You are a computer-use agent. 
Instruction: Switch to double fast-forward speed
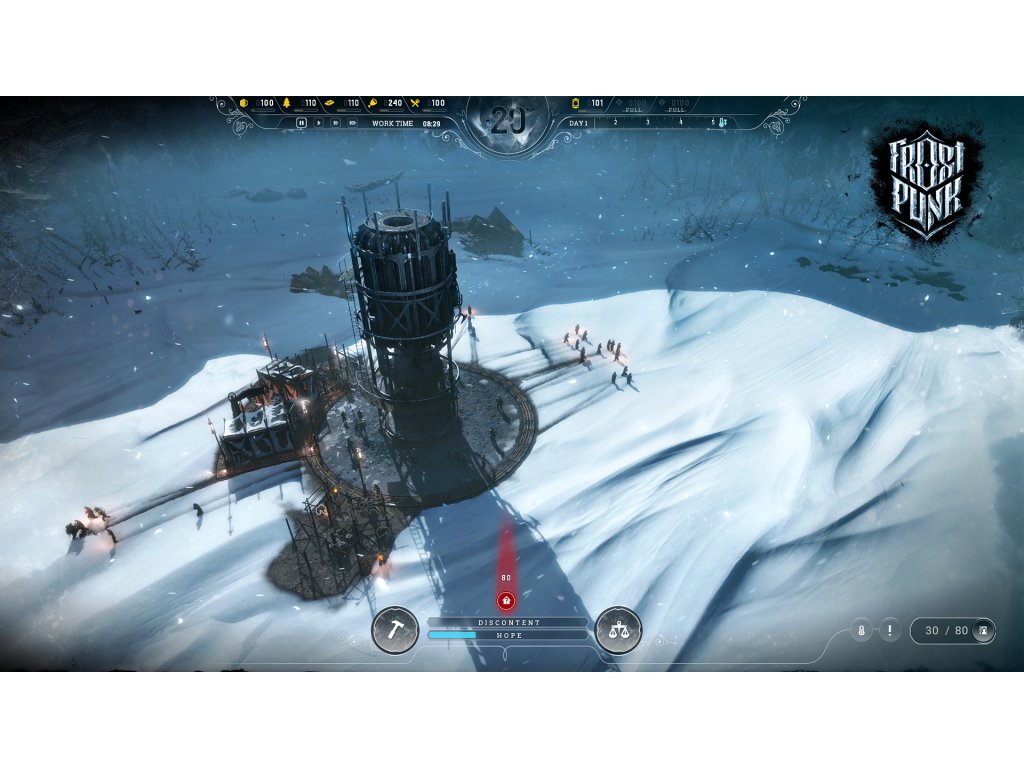pos(336,123)
